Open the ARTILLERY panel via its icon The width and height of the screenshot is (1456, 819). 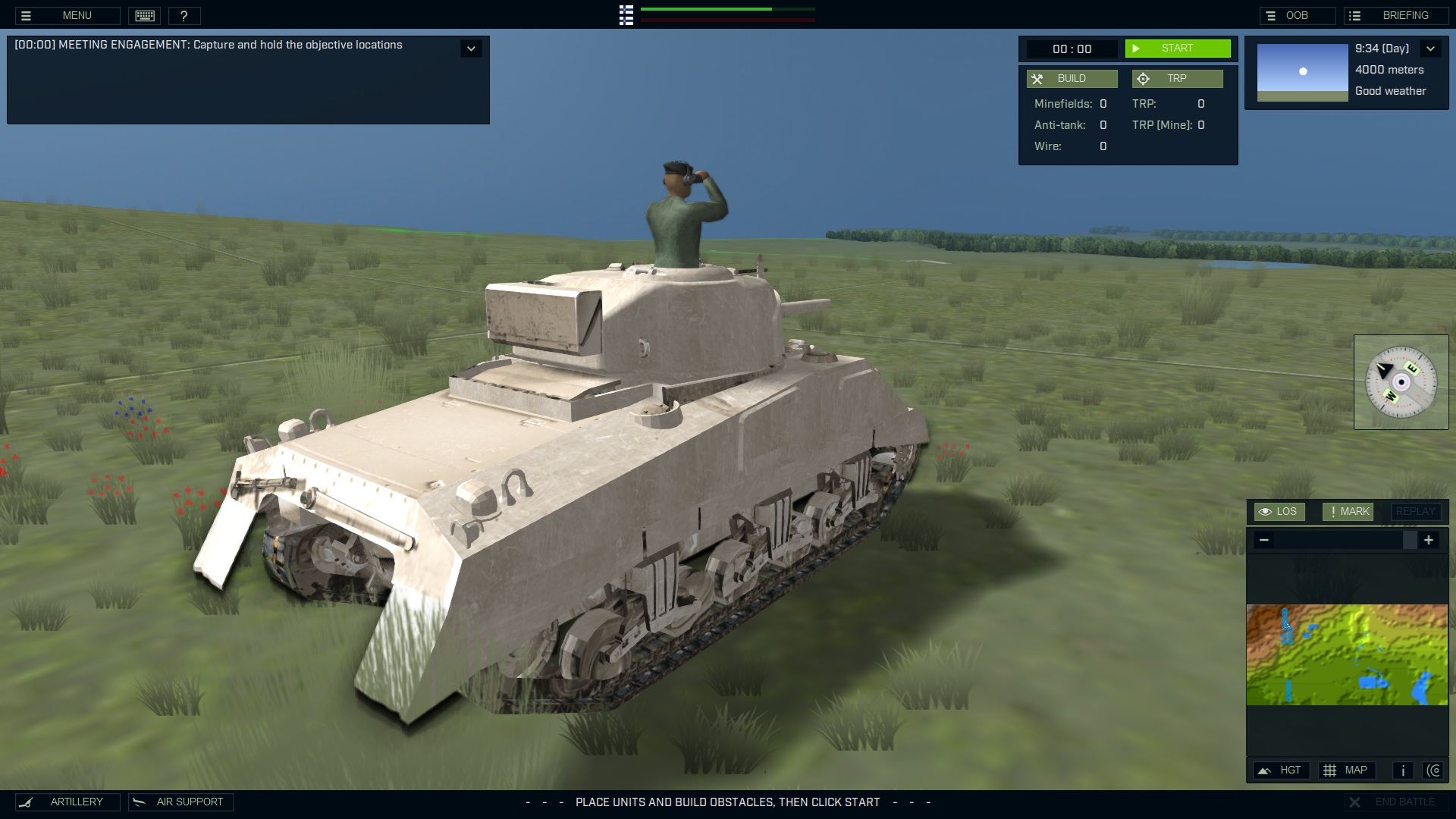point(27,802)
